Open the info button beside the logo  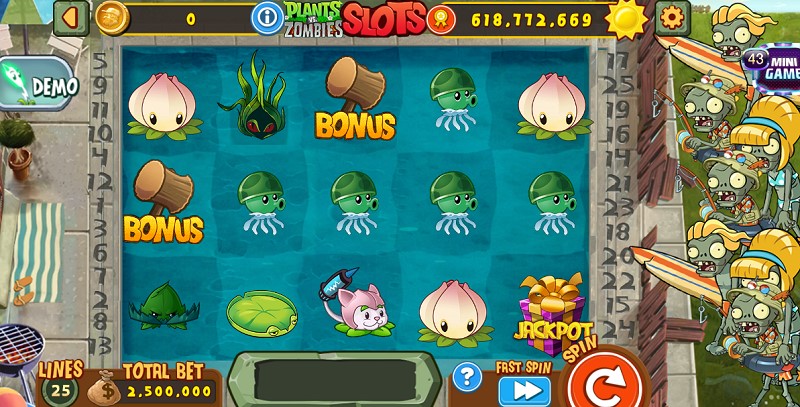pyautogui.click(x=267, y=17)
